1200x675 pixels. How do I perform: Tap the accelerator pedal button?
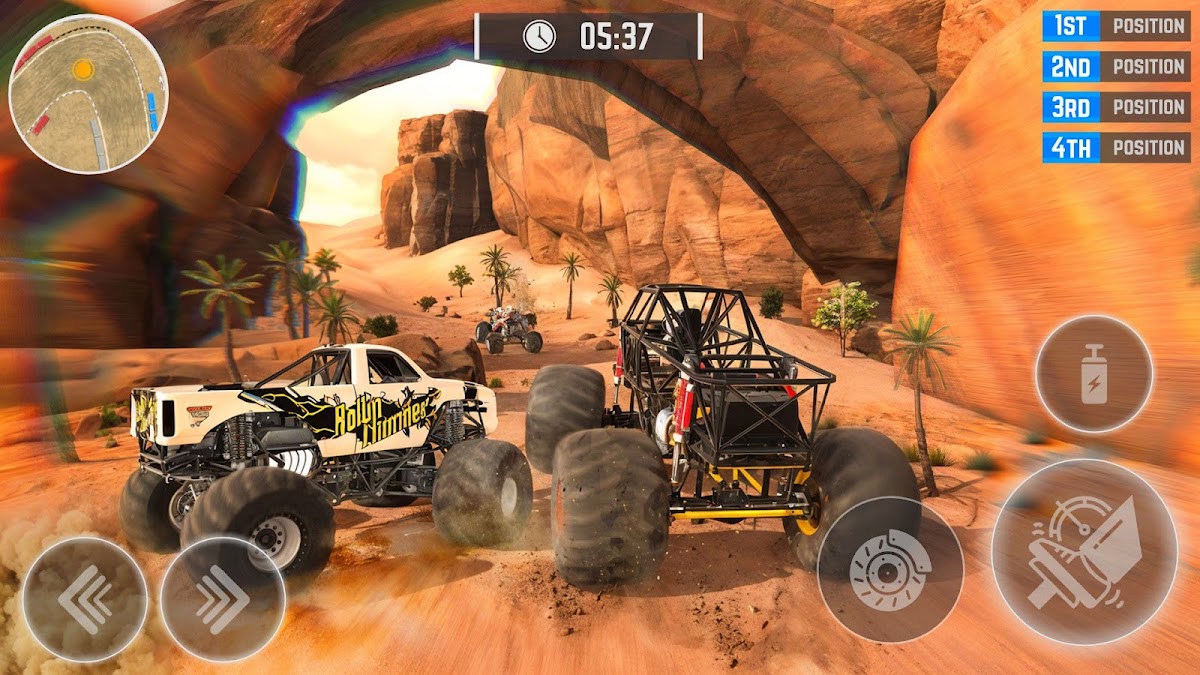(1084, 551)
